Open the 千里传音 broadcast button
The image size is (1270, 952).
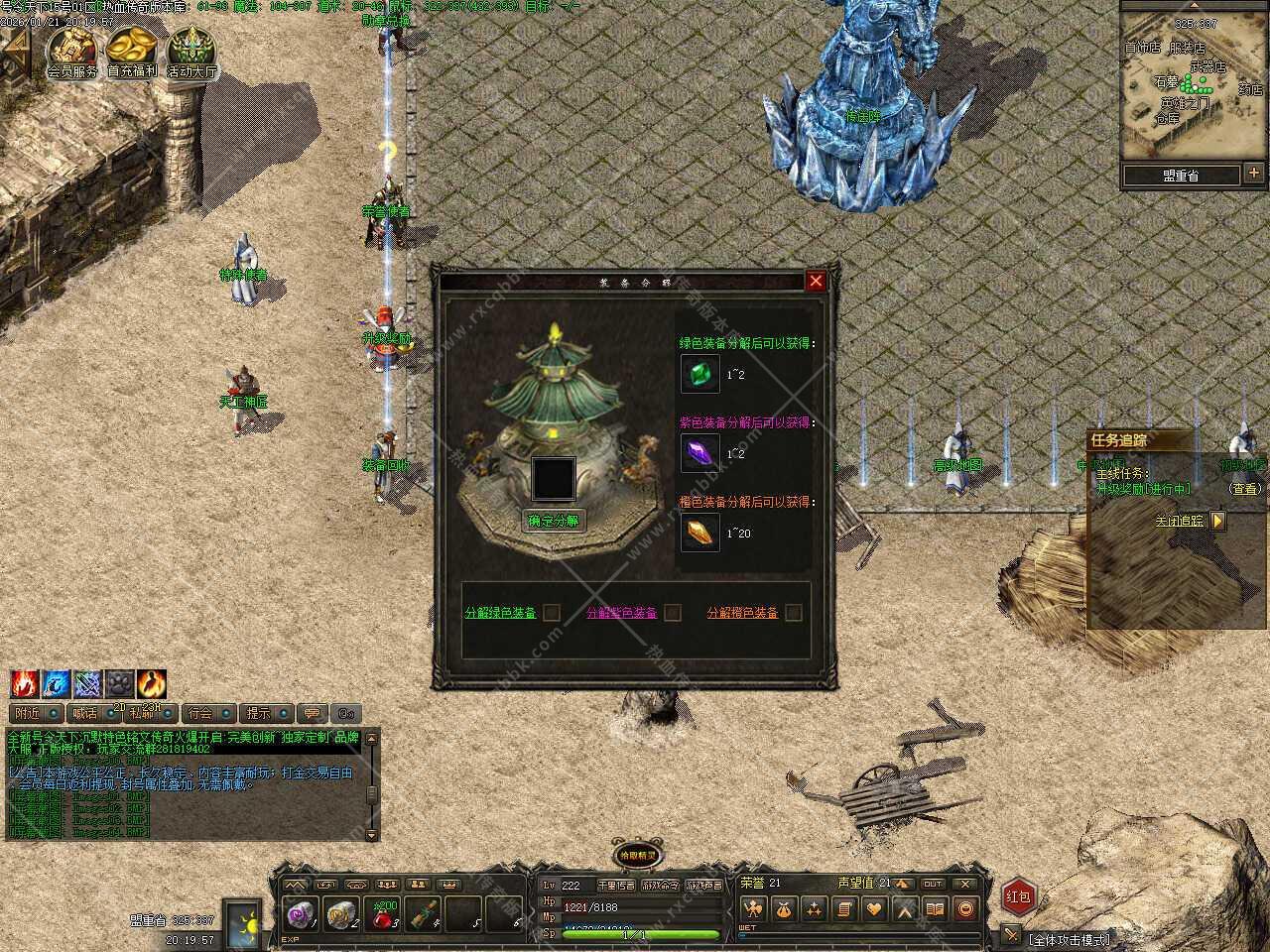(615, 886)
